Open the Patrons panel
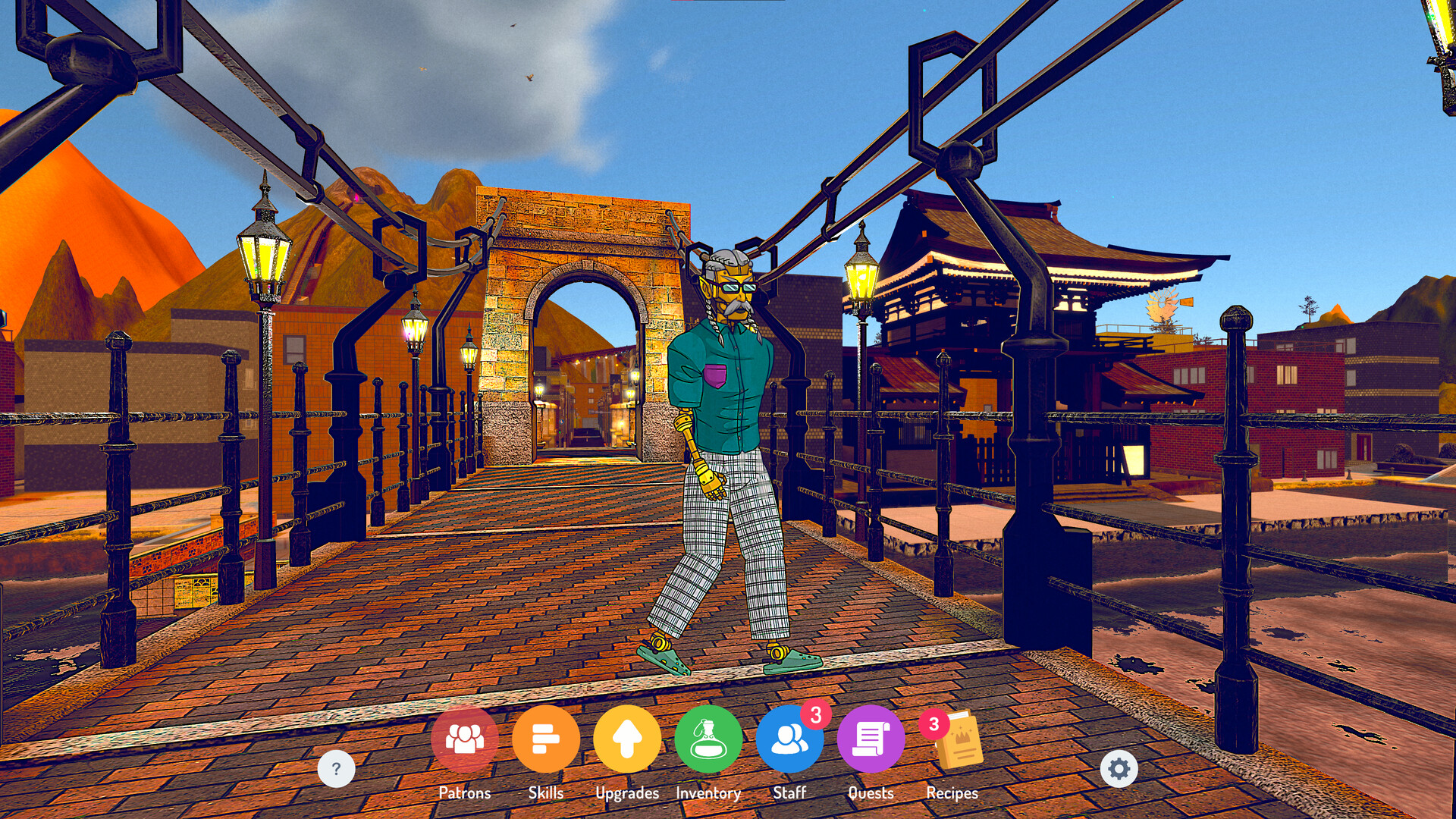 (x=464, y=739)
